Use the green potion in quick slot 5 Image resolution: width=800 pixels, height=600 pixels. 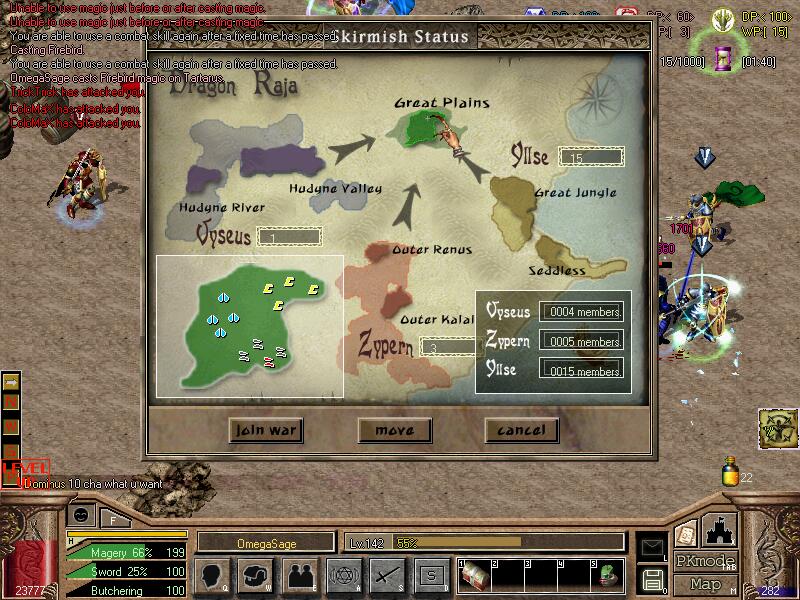[607, 575]
